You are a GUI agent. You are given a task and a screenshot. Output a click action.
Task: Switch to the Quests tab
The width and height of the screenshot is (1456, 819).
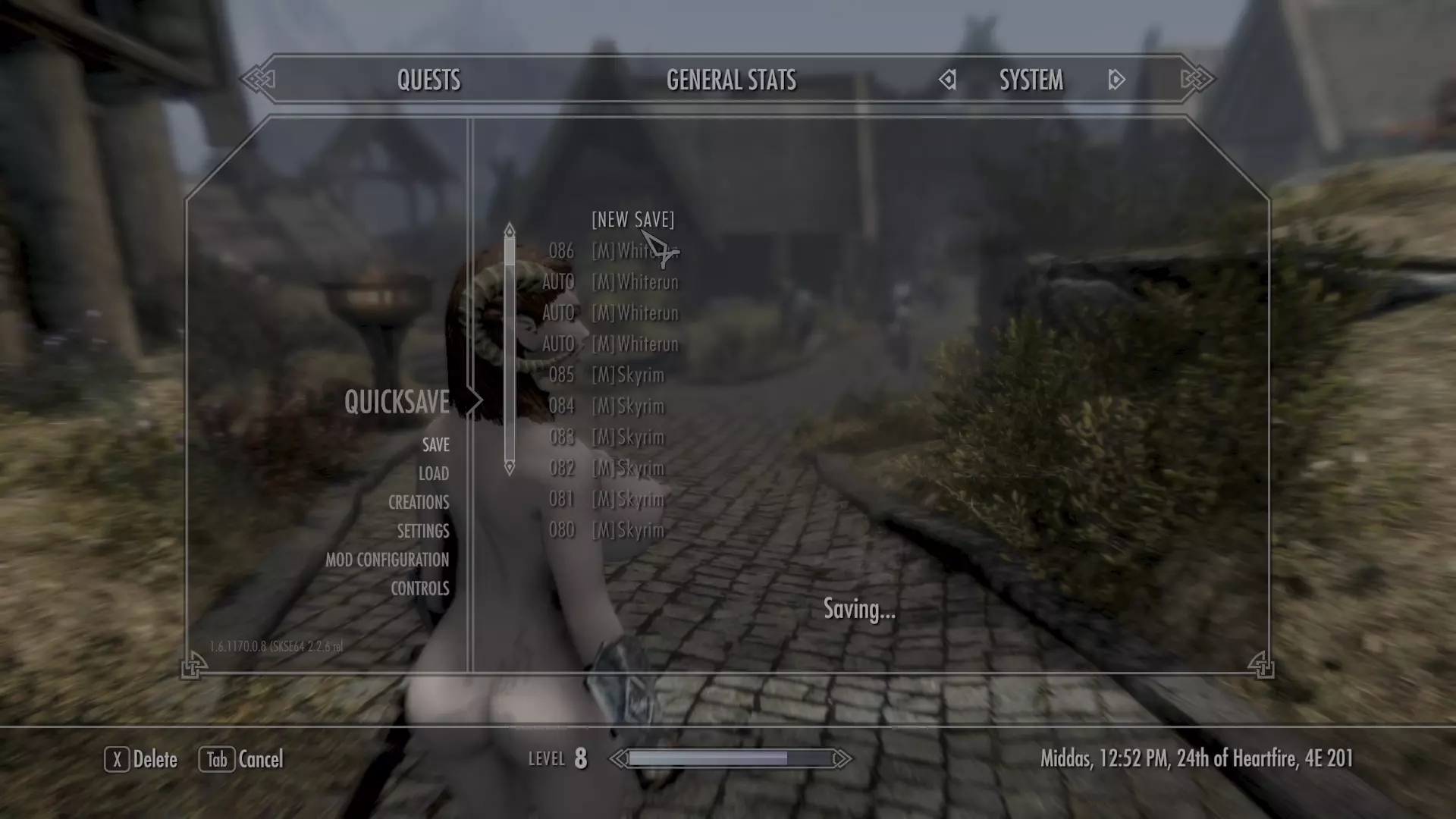pyautogui.click(x=428, y=80)
